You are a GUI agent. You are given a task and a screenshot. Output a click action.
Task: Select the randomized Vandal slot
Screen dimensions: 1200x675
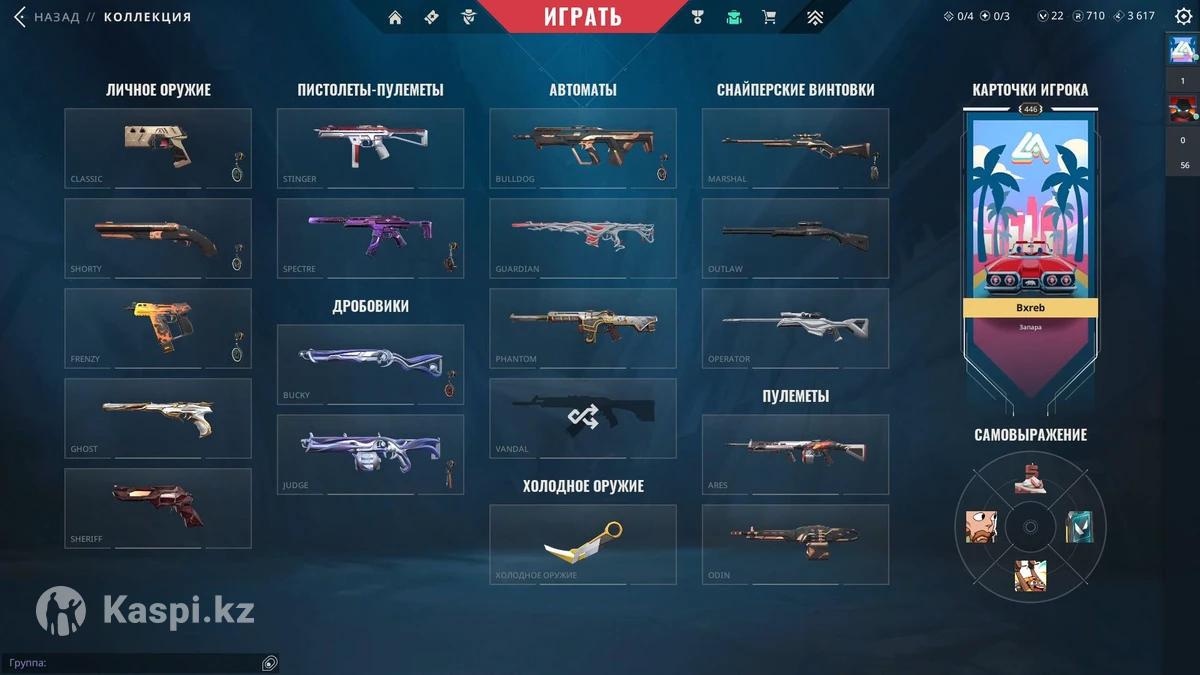click(582, 417)
